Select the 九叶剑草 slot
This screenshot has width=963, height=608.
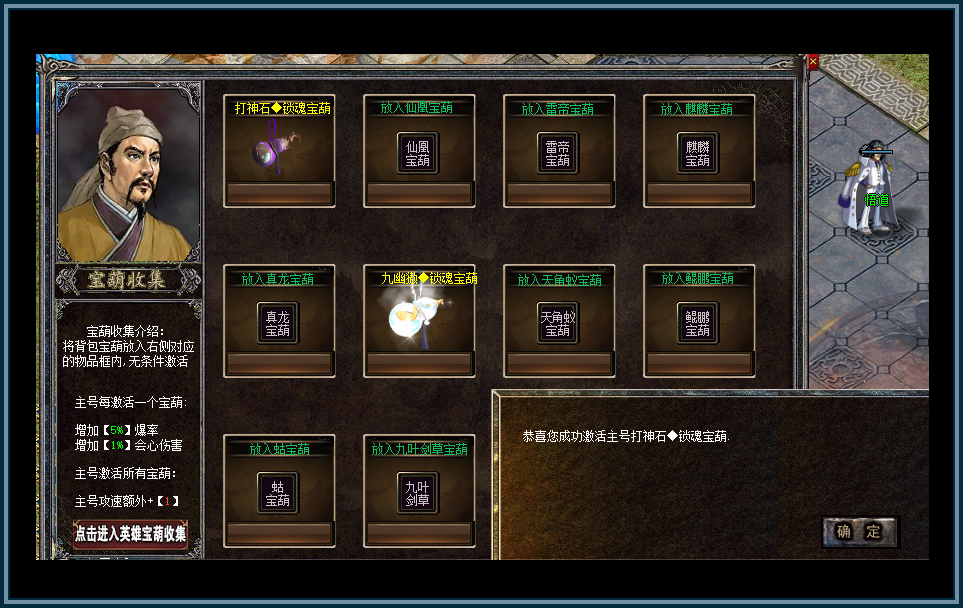pyautogui.click(x=418, y=493)
